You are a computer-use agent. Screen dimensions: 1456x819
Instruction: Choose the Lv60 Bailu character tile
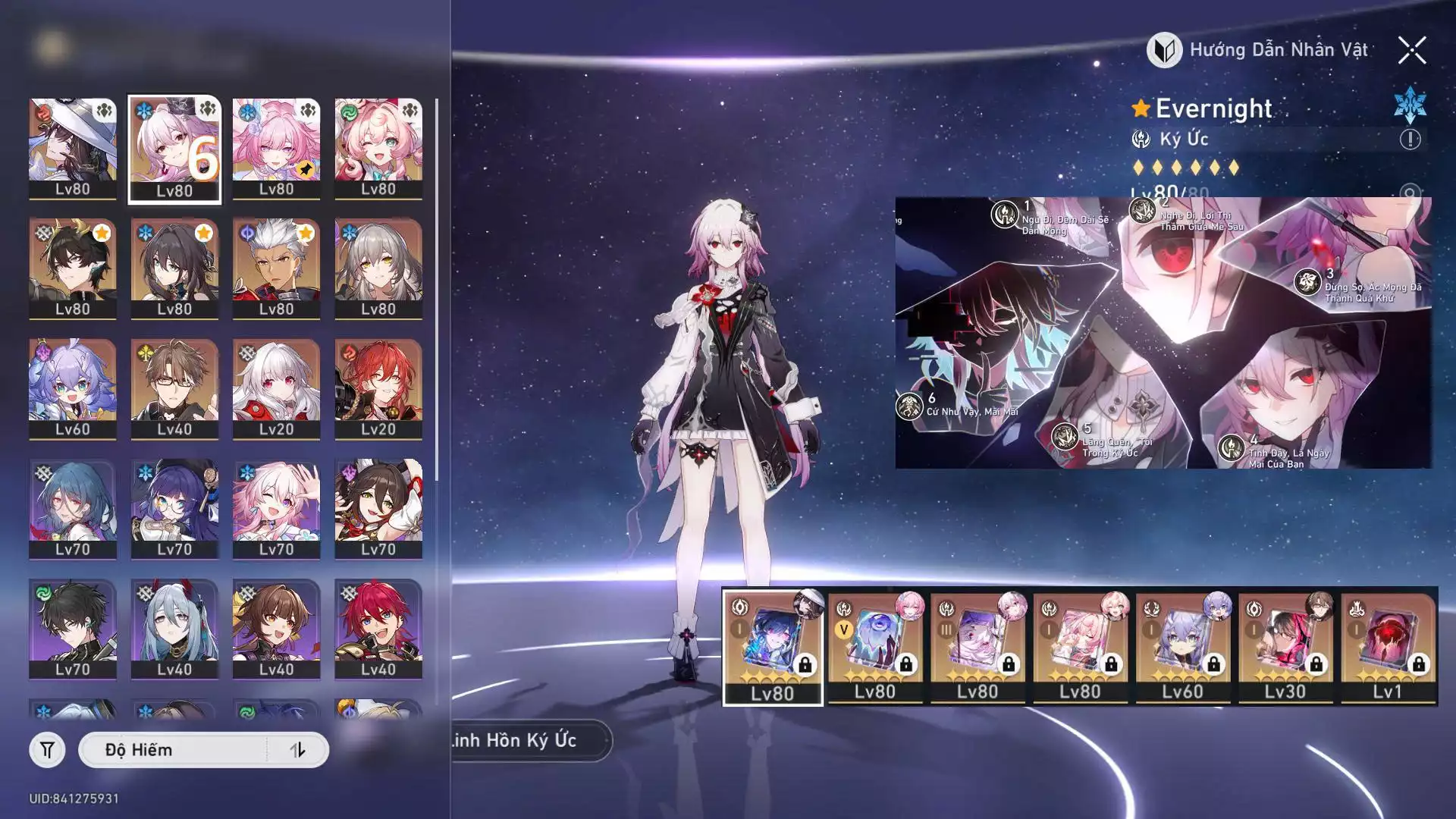click(73, 388)
